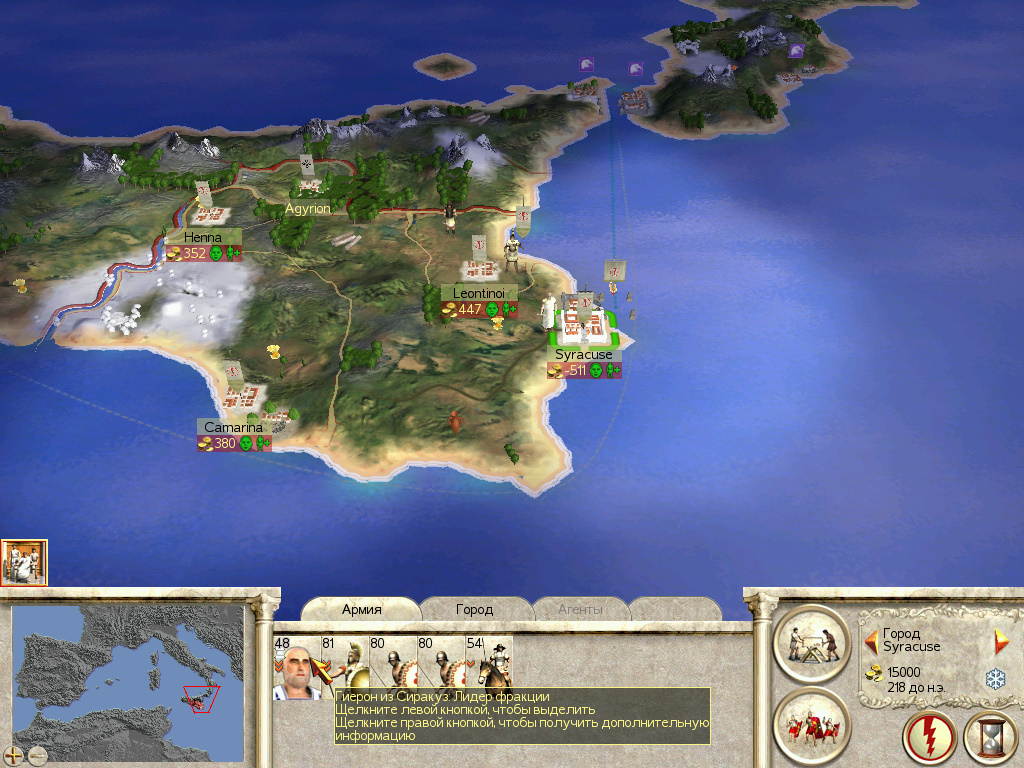1024x768 pixels.
Task: Go to previous settlement with left arrow
Action: pos(871,640)
